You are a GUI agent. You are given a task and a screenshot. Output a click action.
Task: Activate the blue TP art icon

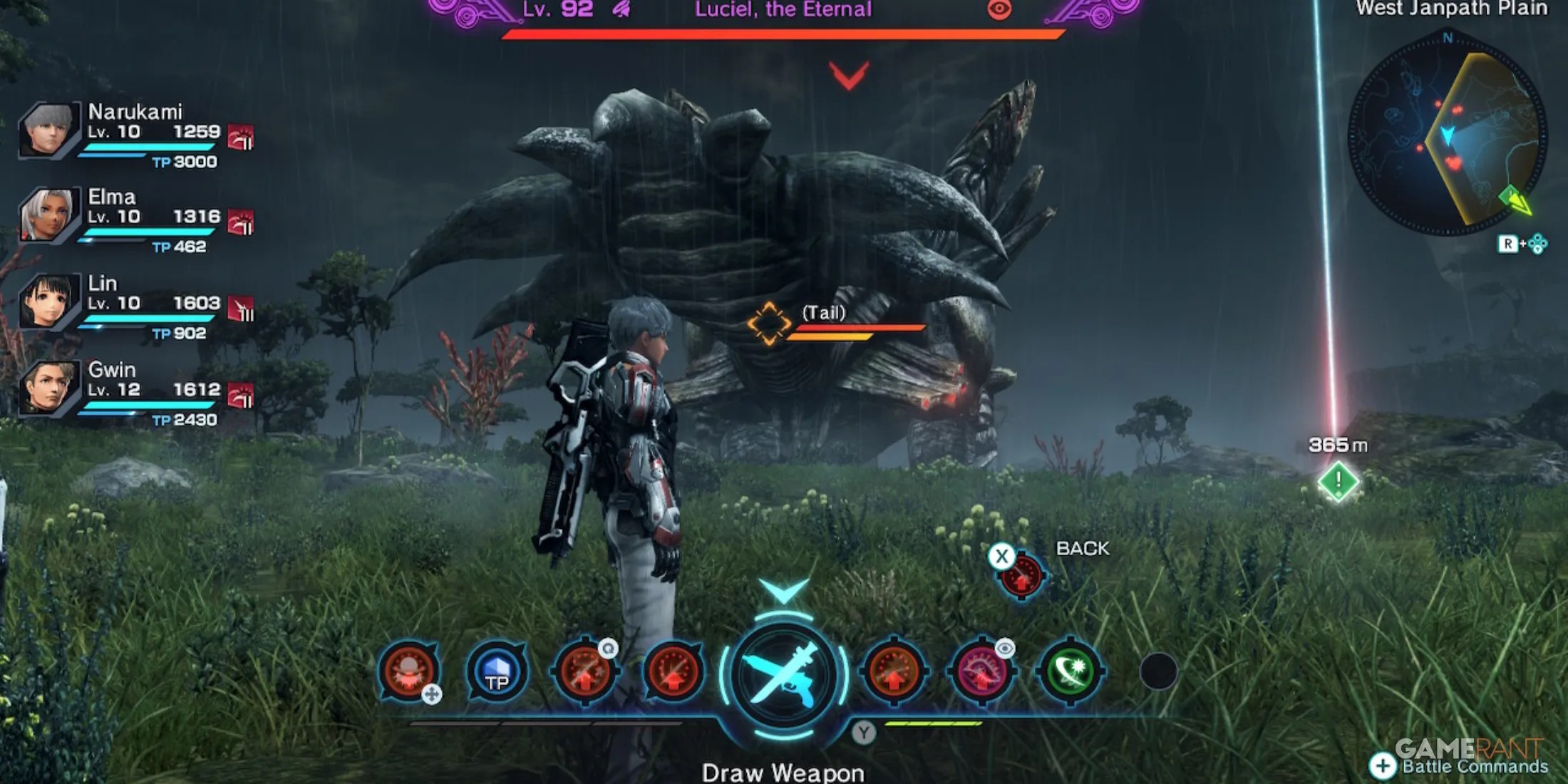click(x=497, y=671)
